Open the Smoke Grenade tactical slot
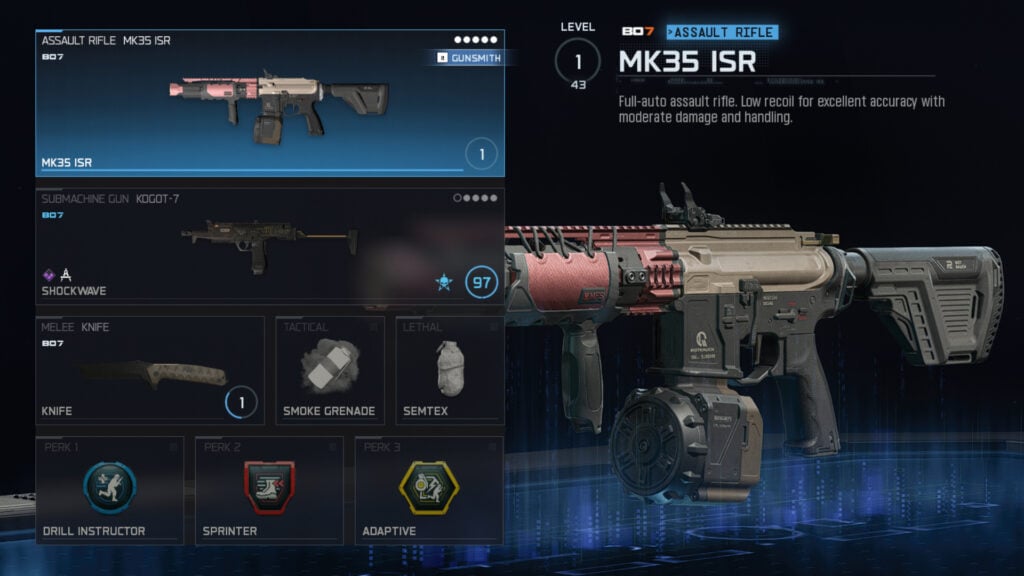 click(330, 370)
